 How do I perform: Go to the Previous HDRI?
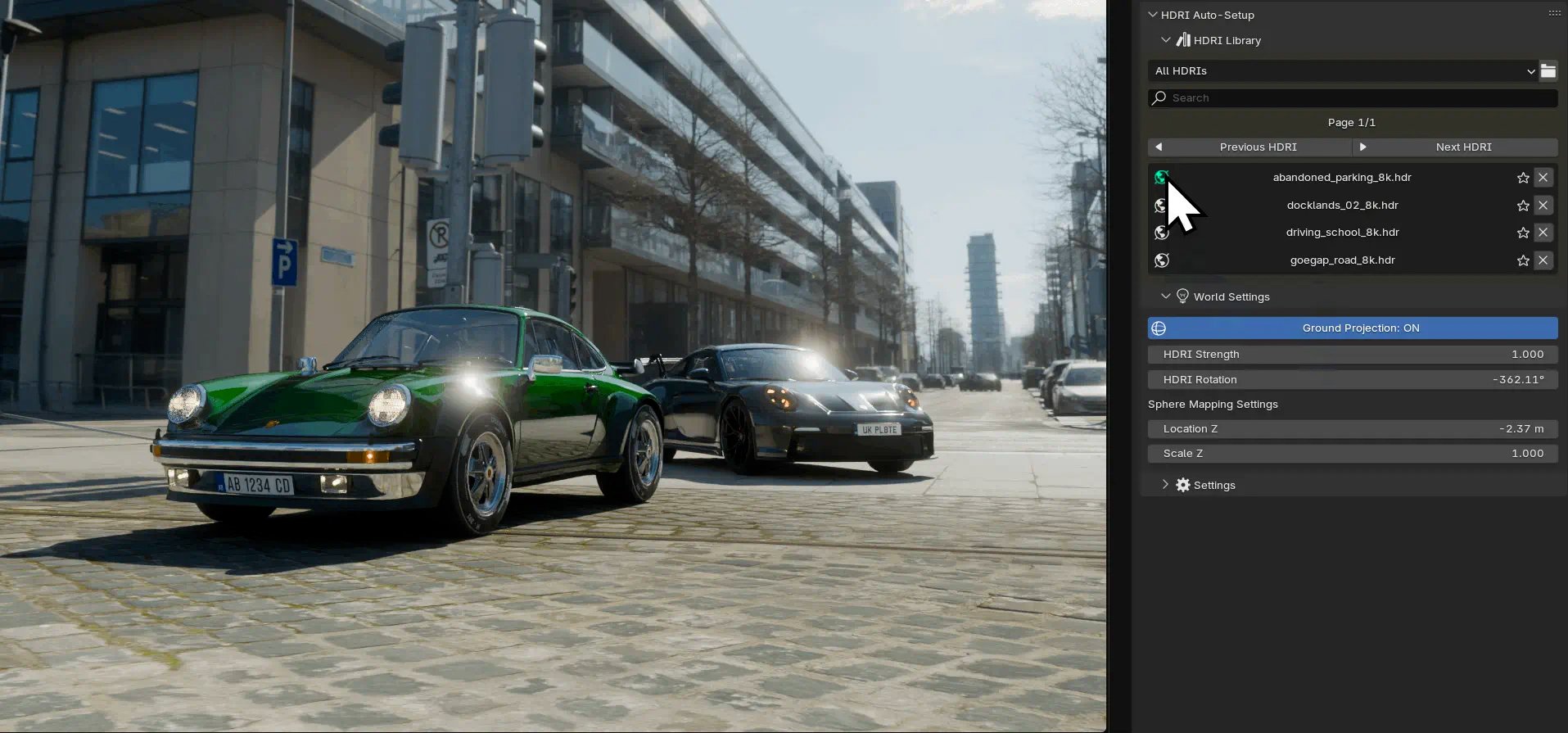[1249, 147]
